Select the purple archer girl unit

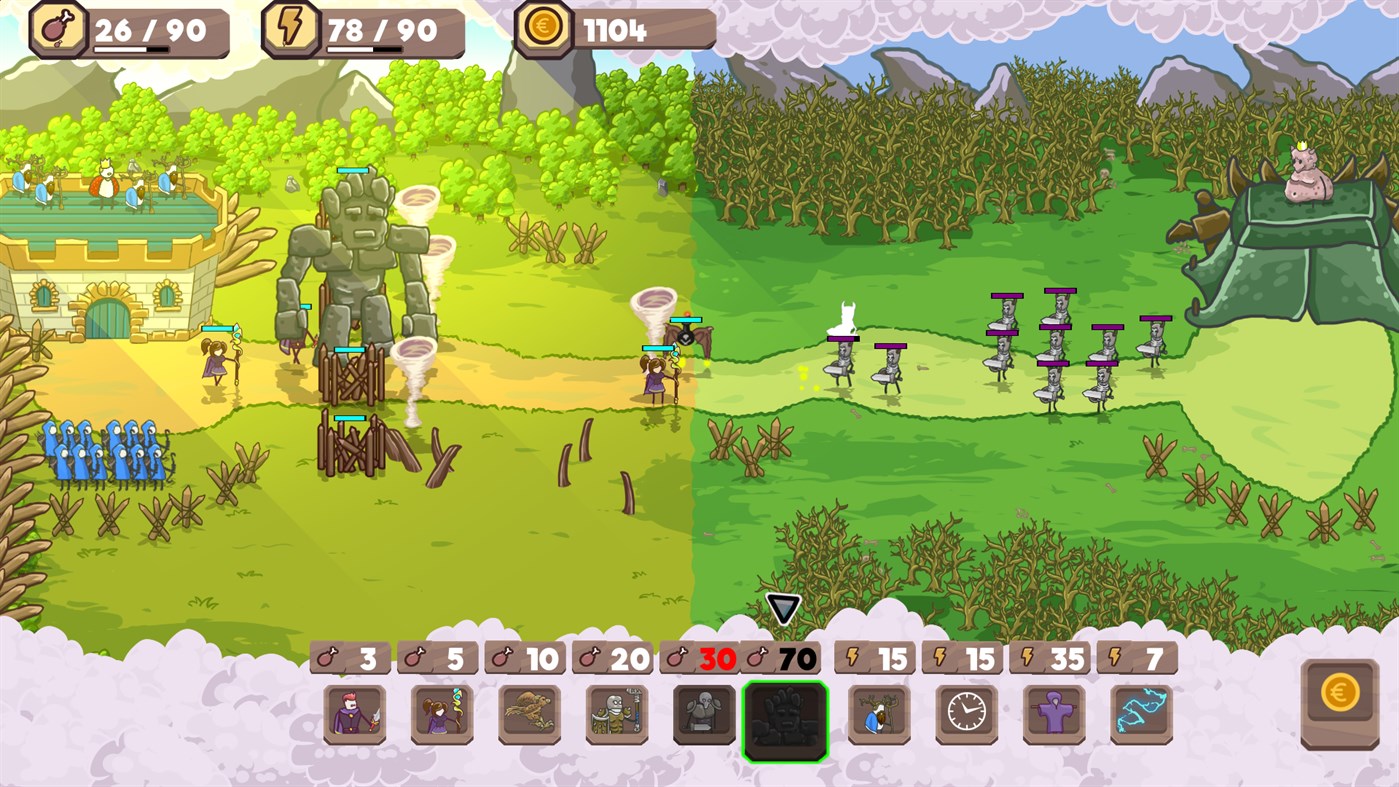pyautogui.click(x=441, y=715)
